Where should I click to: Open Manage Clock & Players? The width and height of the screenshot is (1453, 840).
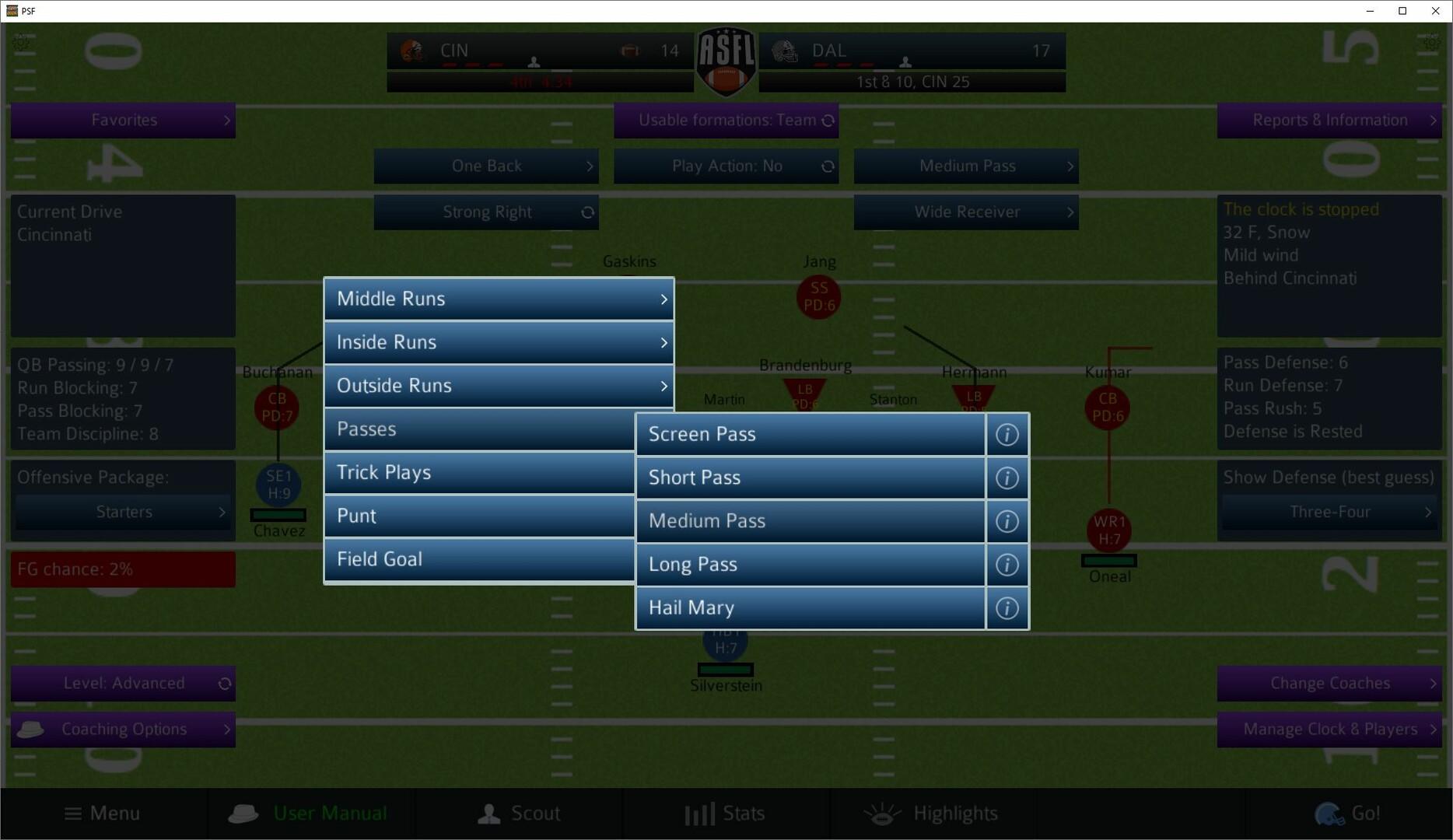pos(1328,729)
